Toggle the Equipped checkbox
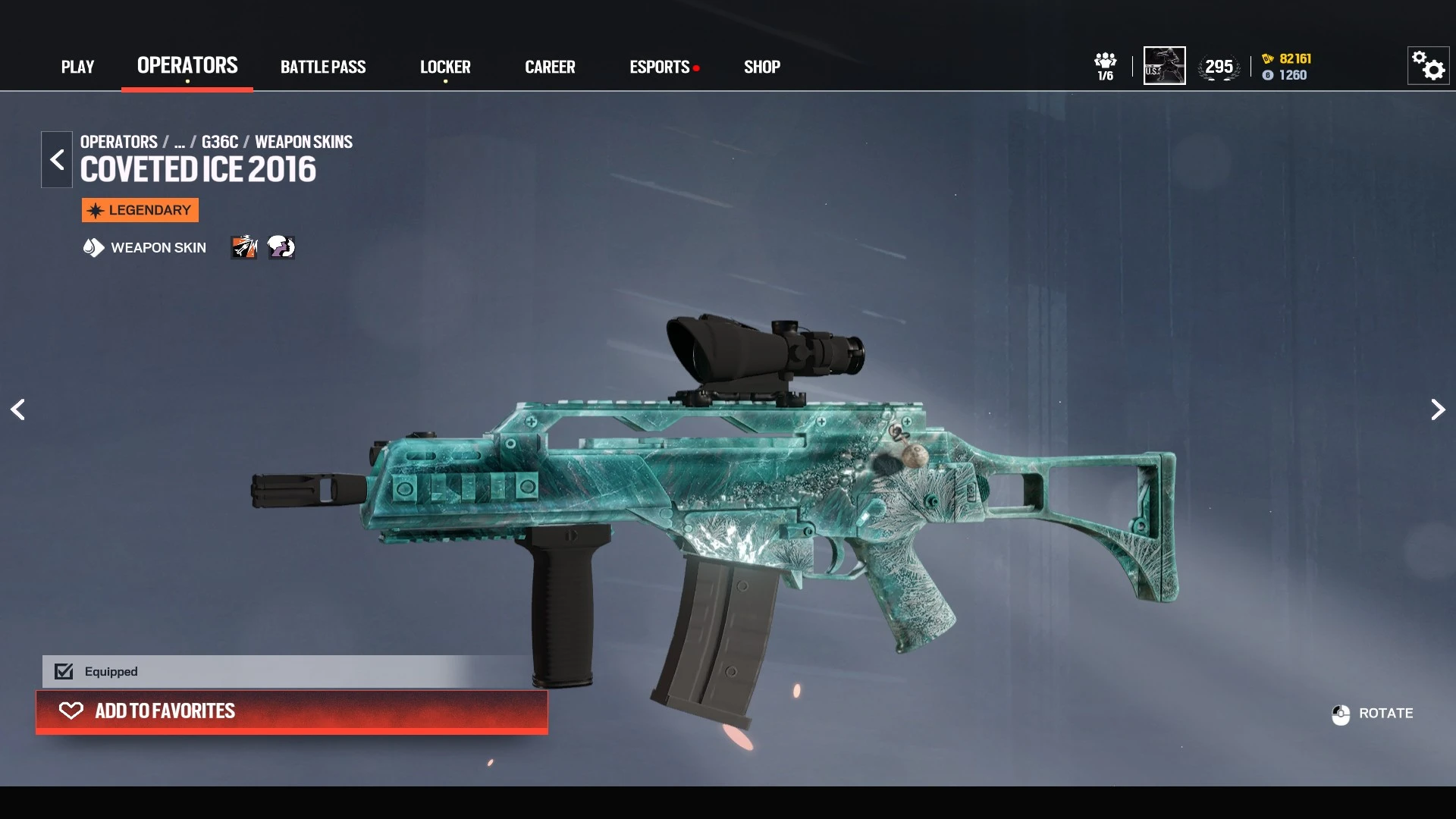Screen dimensions: 1456x819 [x=64, y=672]
